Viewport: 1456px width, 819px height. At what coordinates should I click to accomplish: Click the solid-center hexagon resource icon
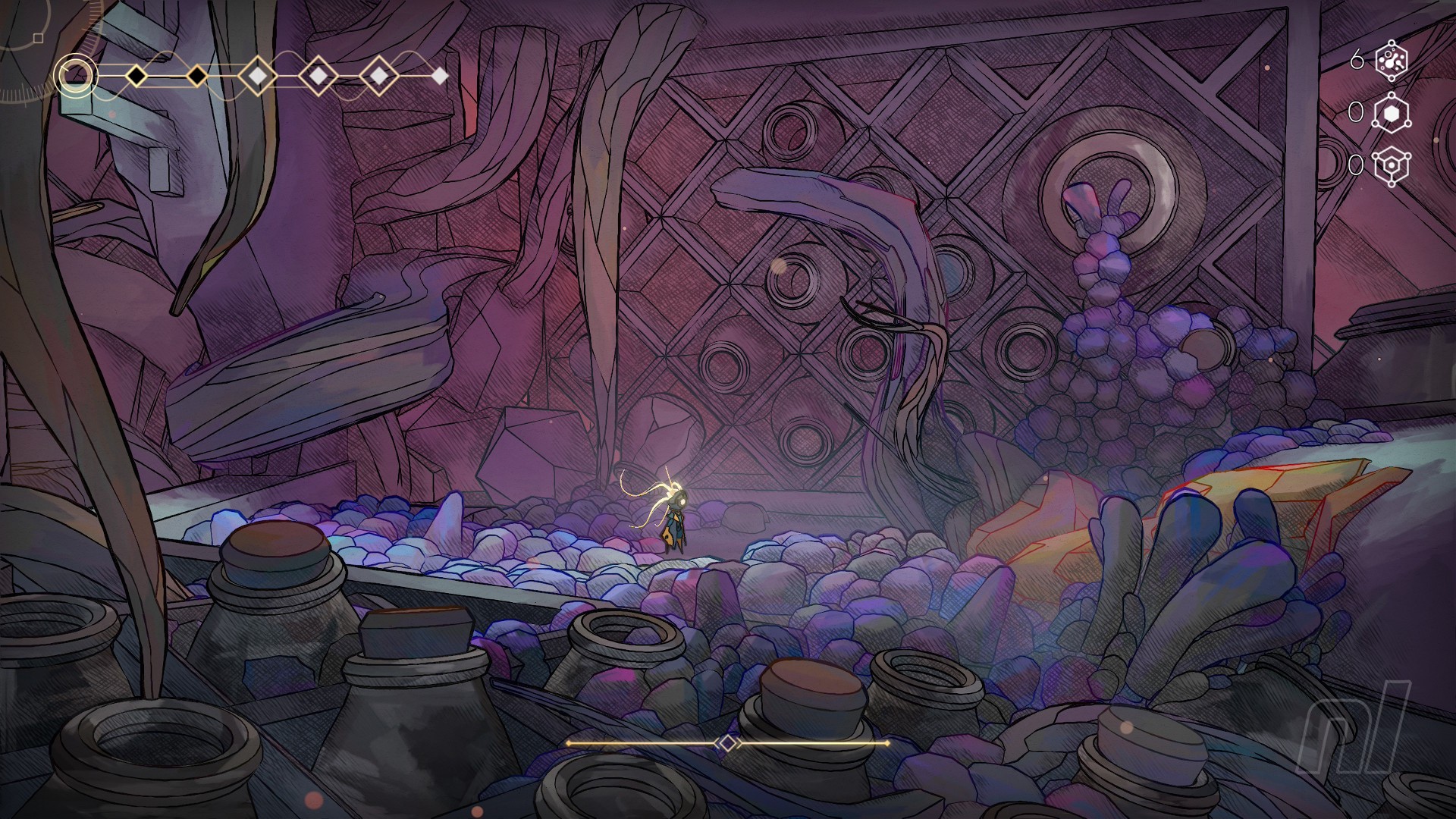pyautogui.click(x=1391, y=113)
